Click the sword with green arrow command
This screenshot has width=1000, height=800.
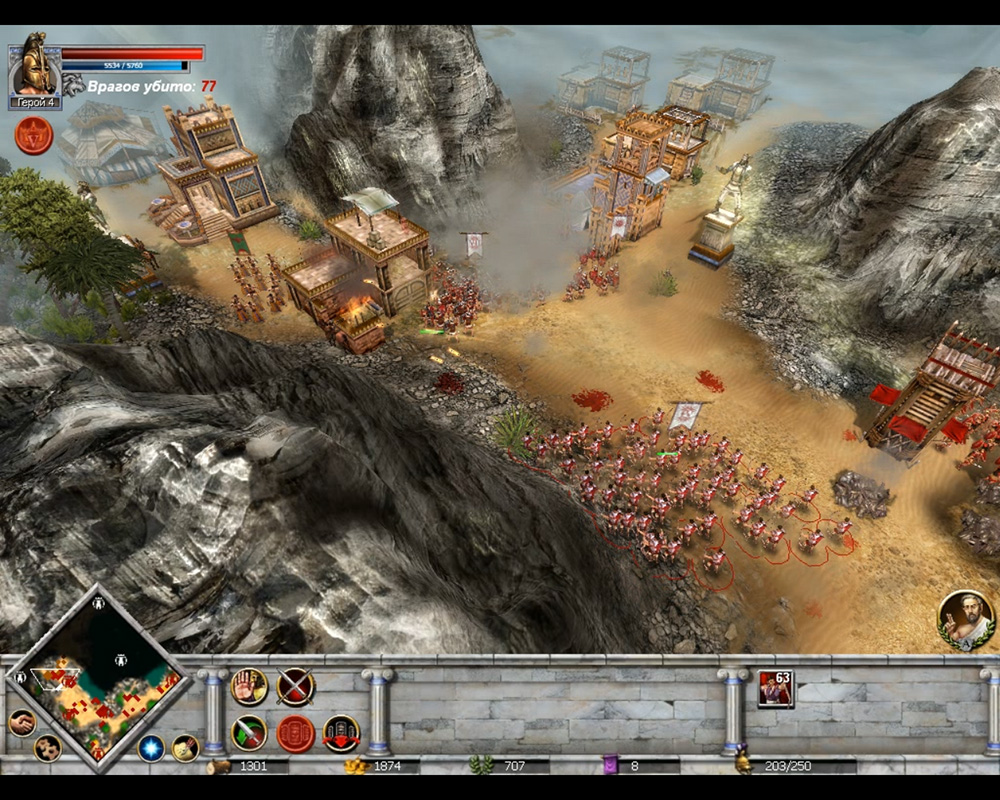pyautogui.click(x=249, y=733)
